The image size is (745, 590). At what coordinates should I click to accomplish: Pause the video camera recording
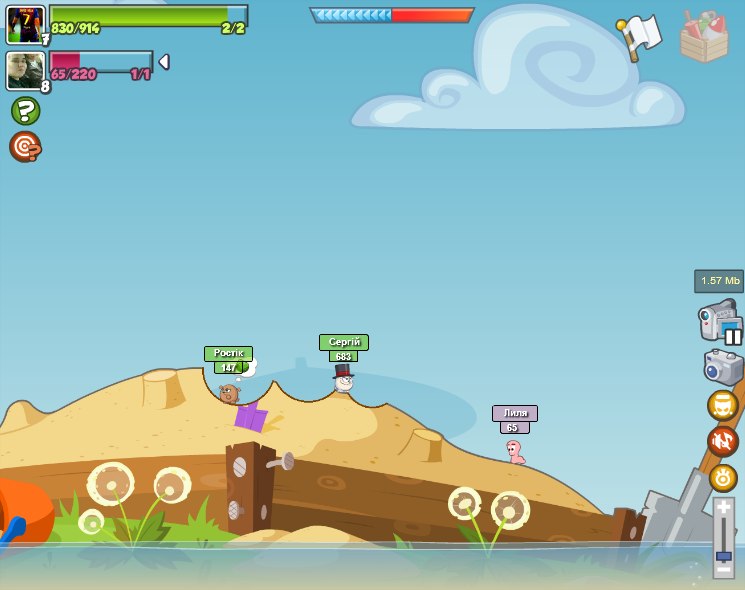pos(733,336)
